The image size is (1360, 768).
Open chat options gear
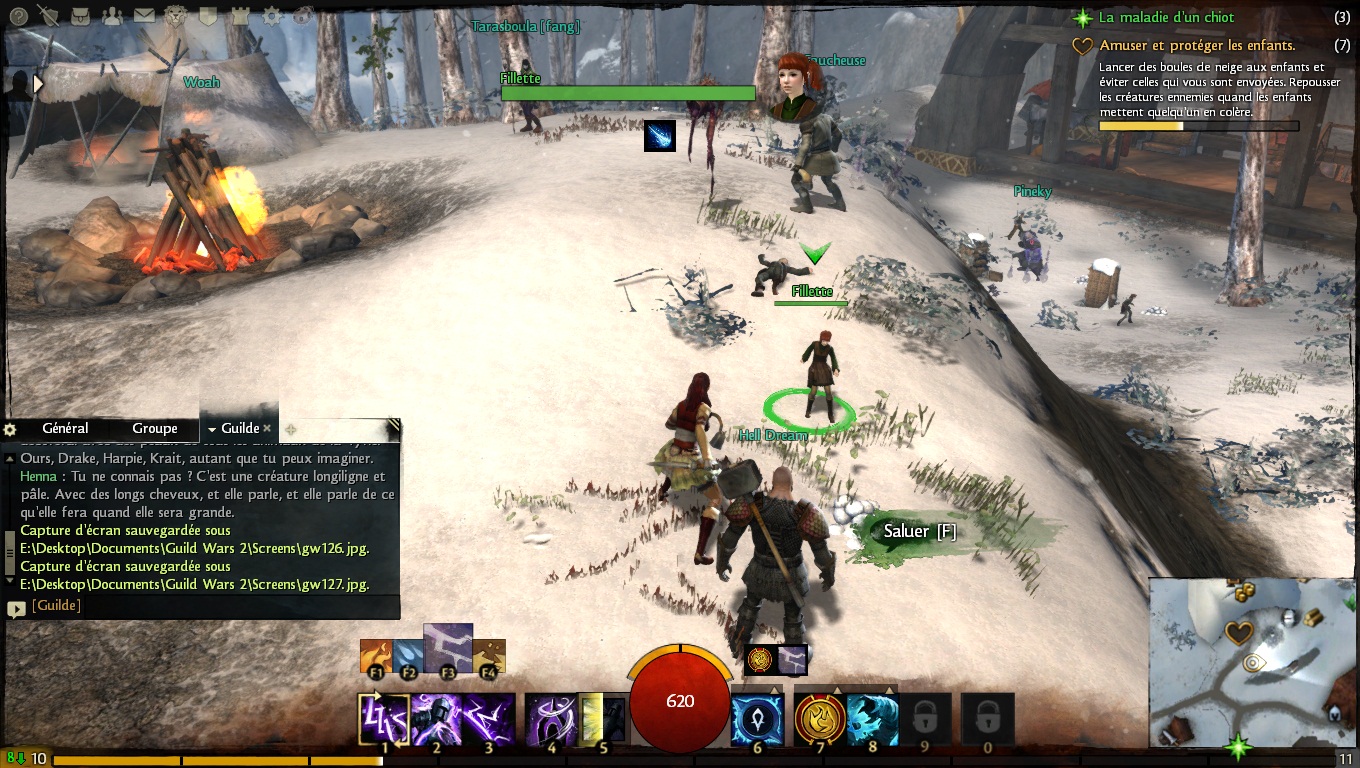tap(10, 429)
